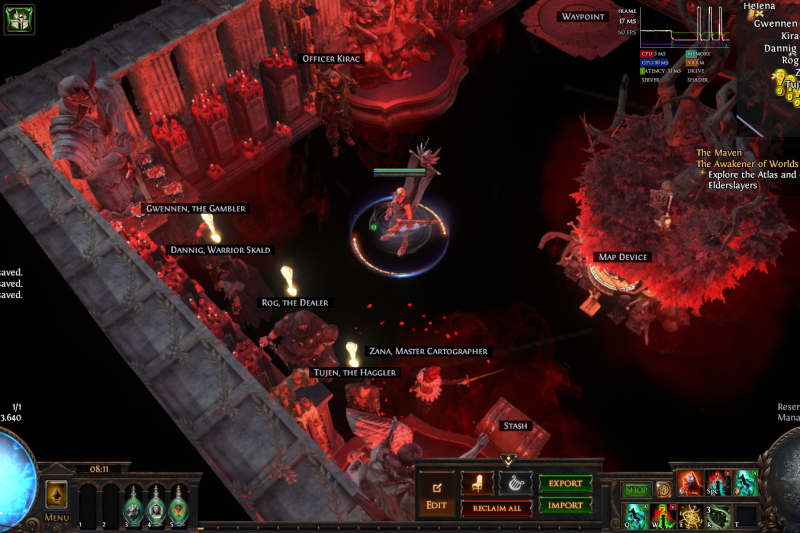This screenshot has width=800, height=533.
Task: Open the green Shop button
Action: (637, 490)
